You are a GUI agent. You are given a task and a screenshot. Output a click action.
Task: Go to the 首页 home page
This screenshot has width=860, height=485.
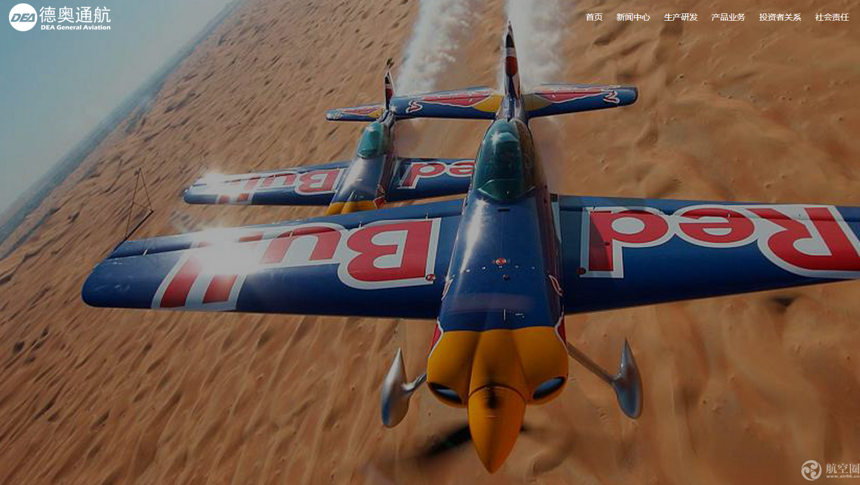[594, 17]
